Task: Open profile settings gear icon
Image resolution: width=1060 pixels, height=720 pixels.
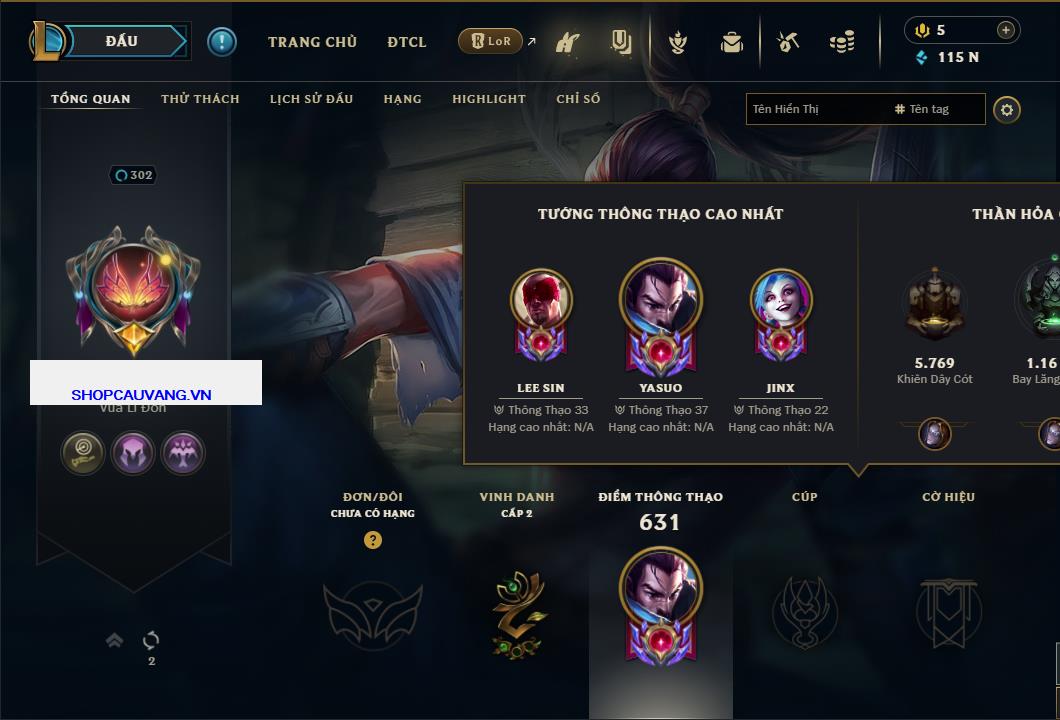Action: 1007,109
